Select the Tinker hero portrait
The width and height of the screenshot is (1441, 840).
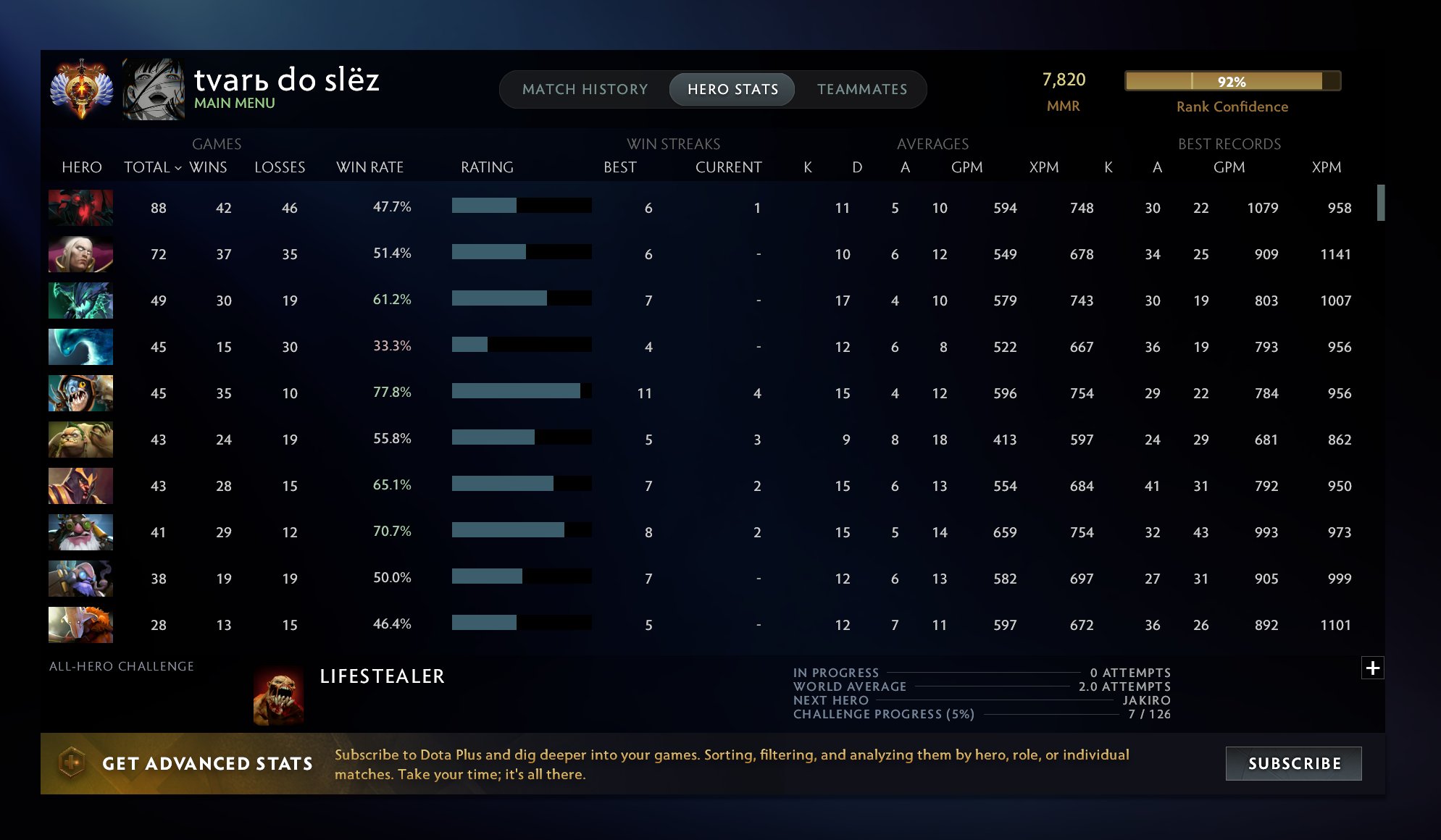(x=80, y=579)
